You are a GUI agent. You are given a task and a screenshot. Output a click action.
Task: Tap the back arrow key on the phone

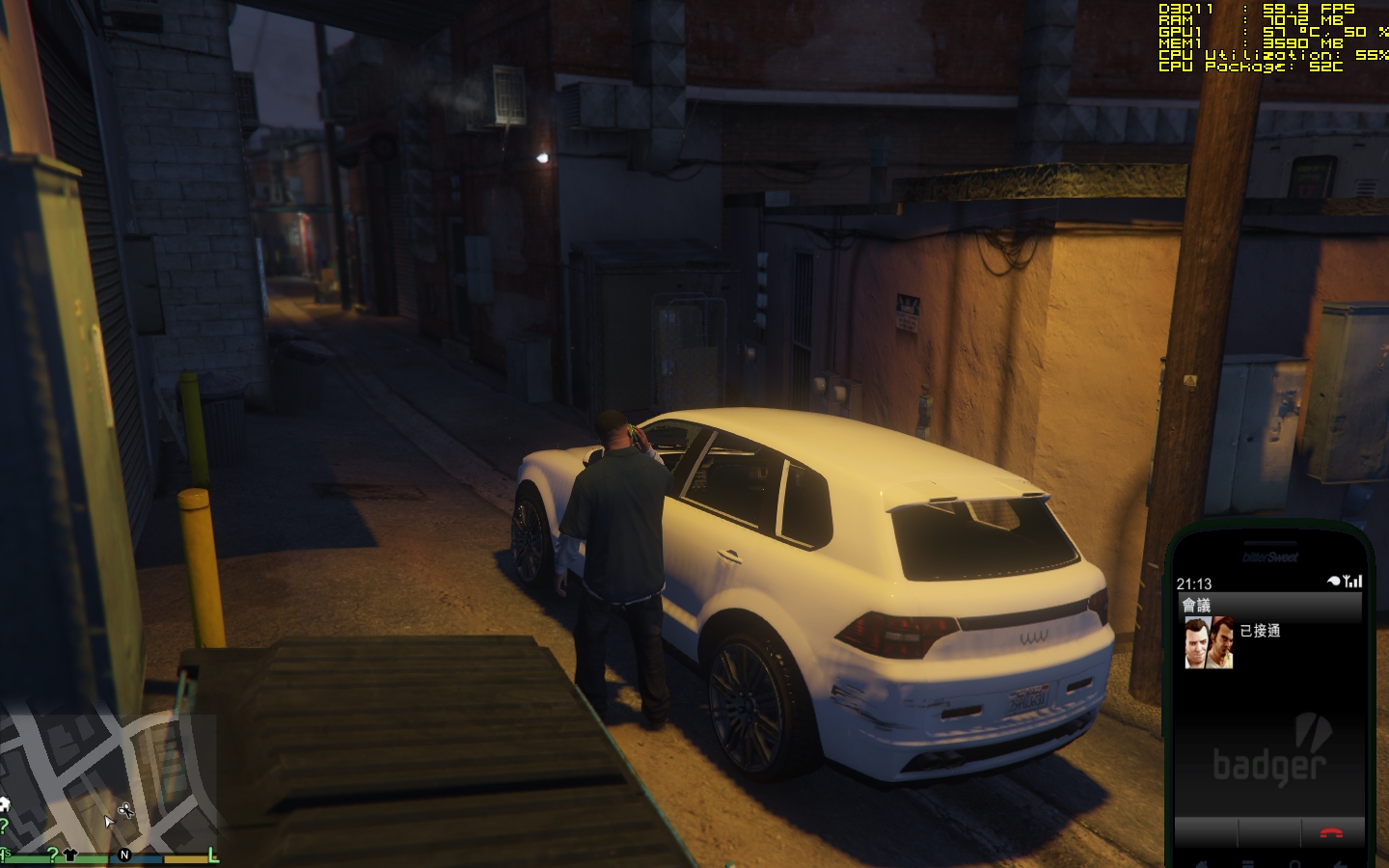[1341, 864]
